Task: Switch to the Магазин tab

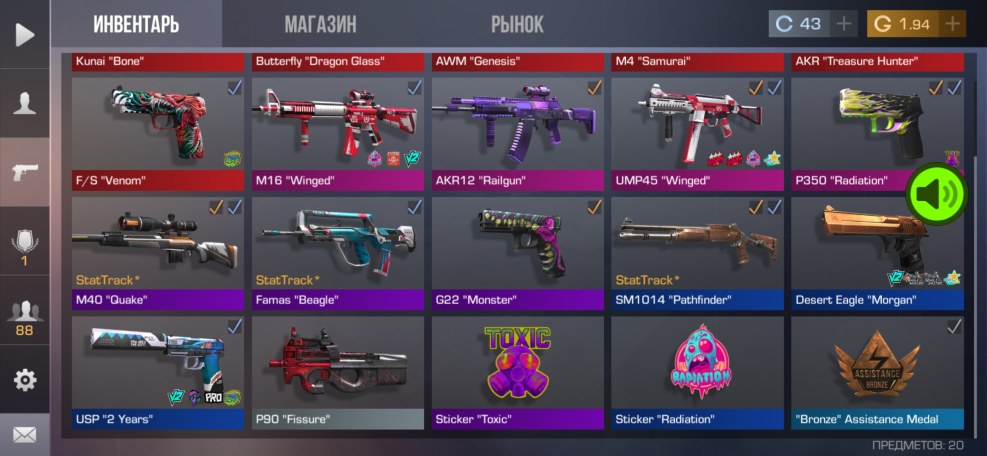Action: point(320,24)
